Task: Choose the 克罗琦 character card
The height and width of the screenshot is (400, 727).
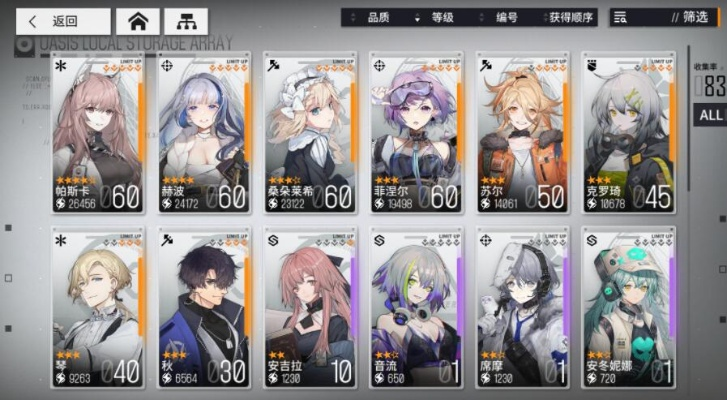Action: pyautogui.click(x=628, y=135)
